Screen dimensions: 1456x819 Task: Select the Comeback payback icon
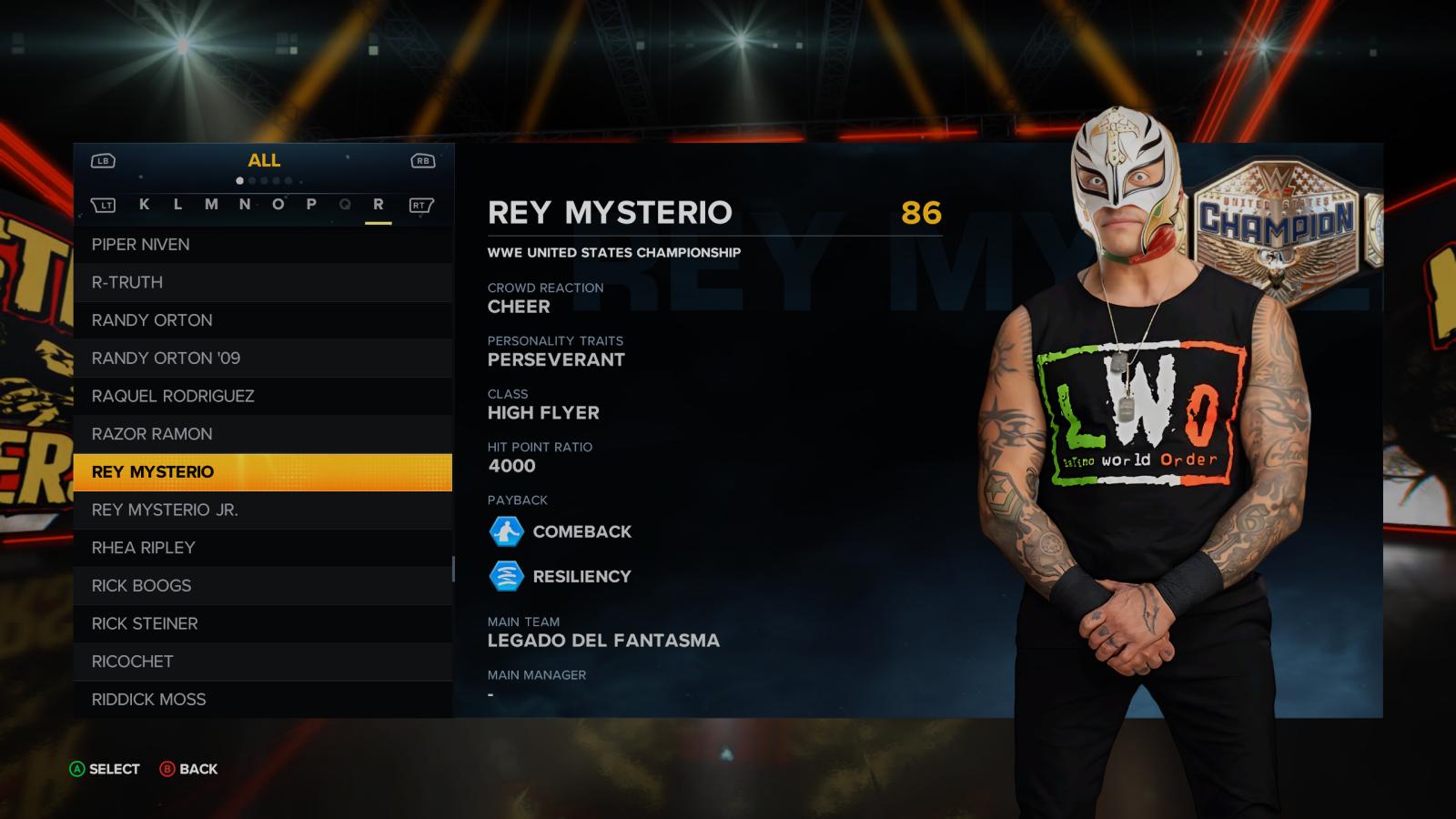(x=509, y=531)
